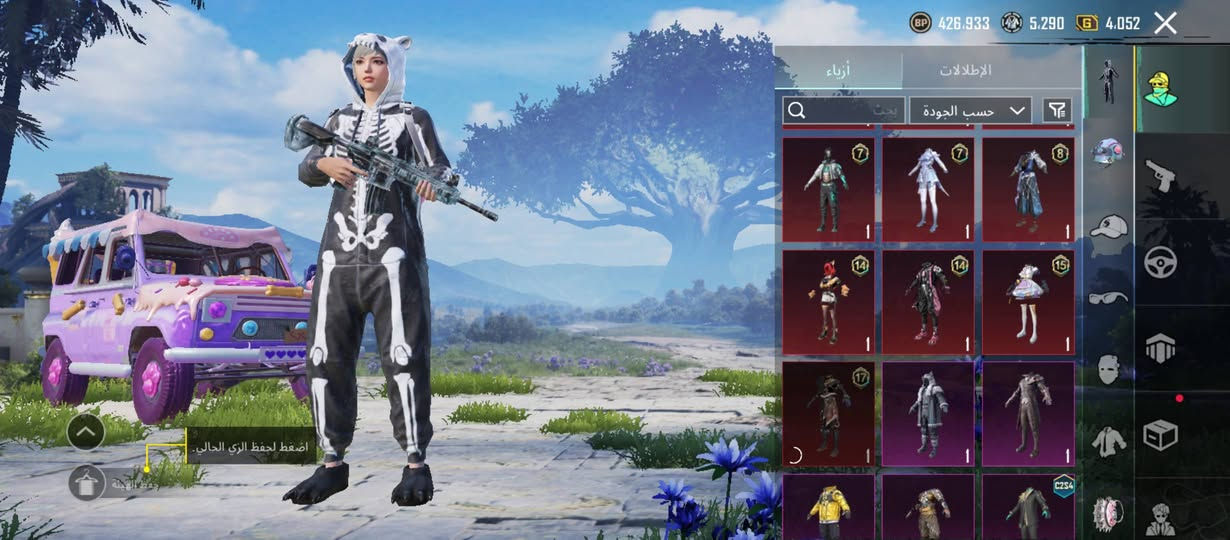1230x540 pixels.
Task: Expand the up-arrow circle button
Action: click(87, 432)
